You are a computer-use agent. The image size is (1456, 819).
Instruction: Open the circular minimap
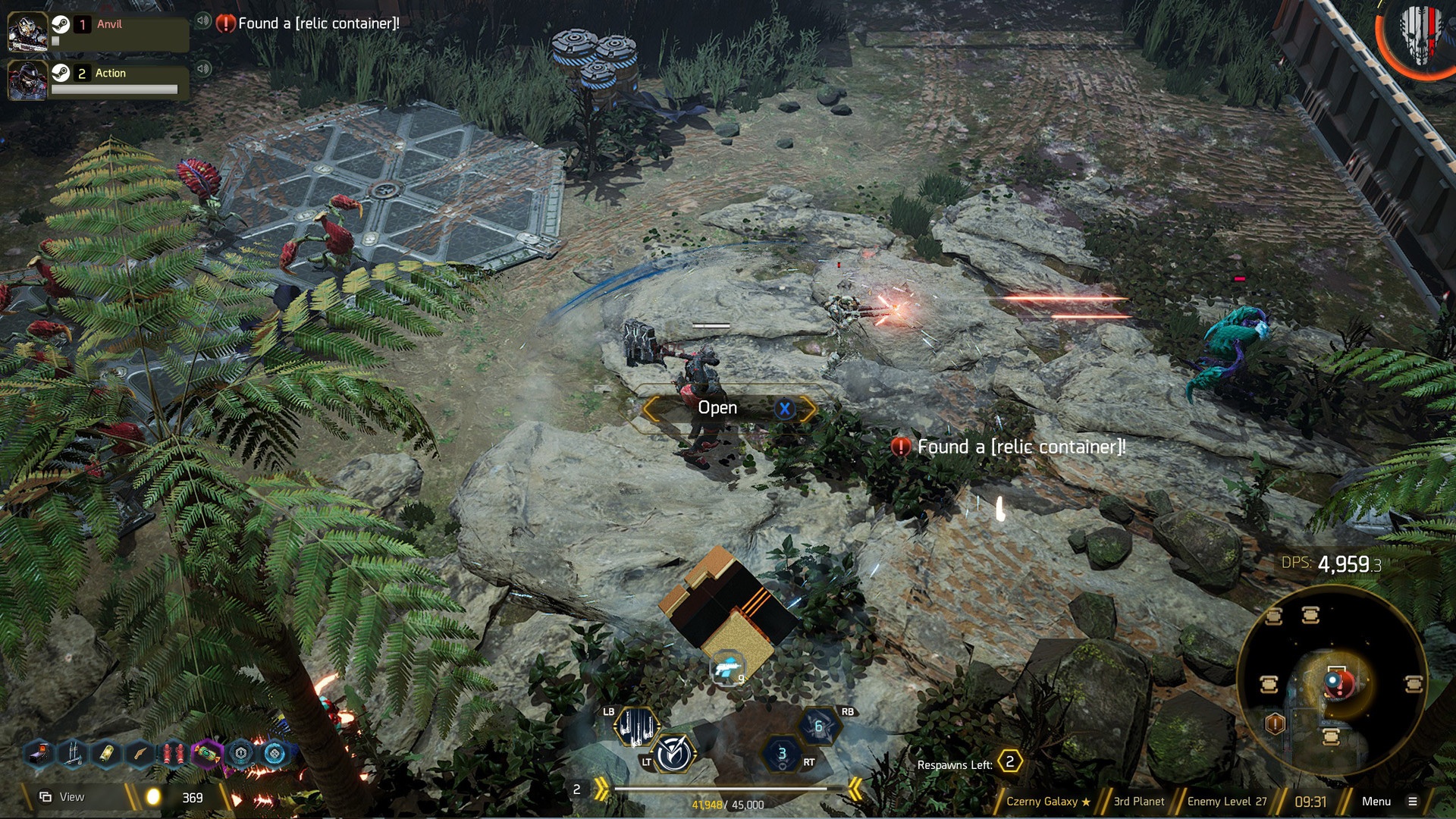pyautogui.click(x=1332, y=681)
